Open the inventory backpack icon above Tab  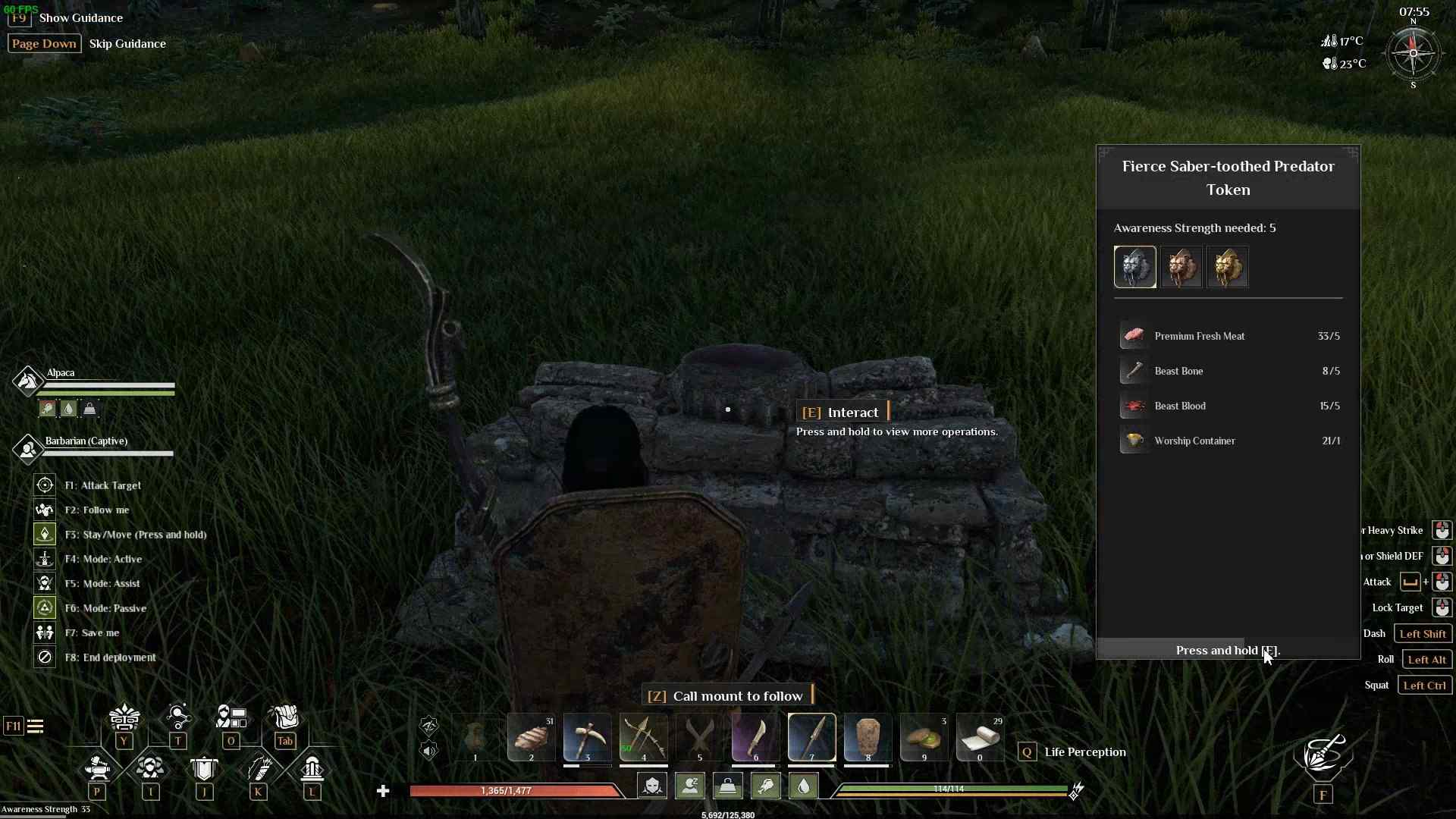click(x=286, y=717)
